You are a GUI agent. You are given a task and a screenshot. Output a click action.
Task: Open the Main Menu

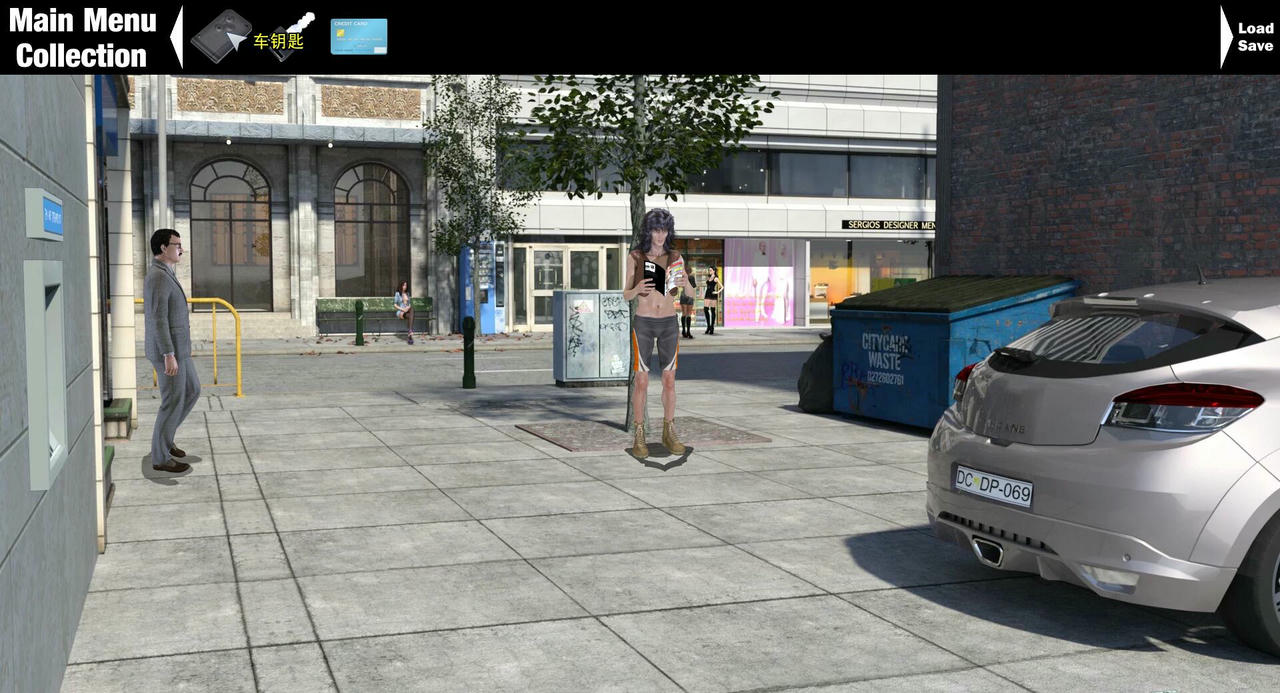(82, 20)
